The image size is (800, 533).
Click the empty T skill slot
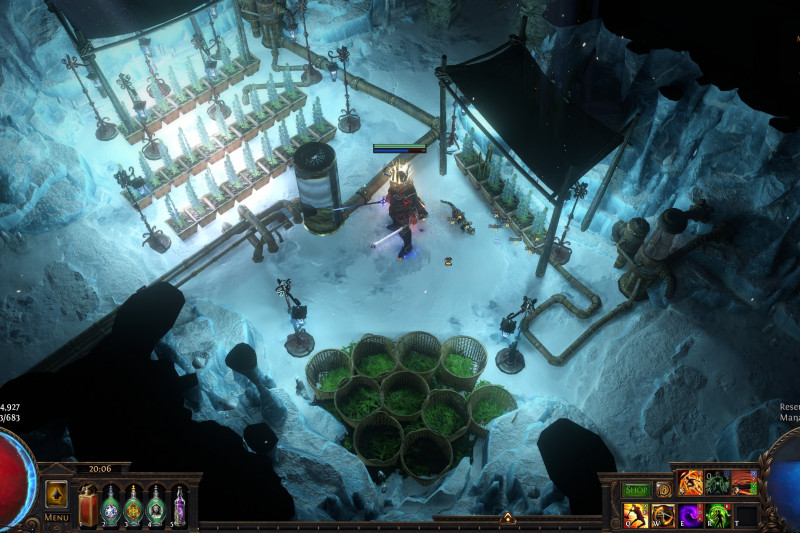pos(746,515)
